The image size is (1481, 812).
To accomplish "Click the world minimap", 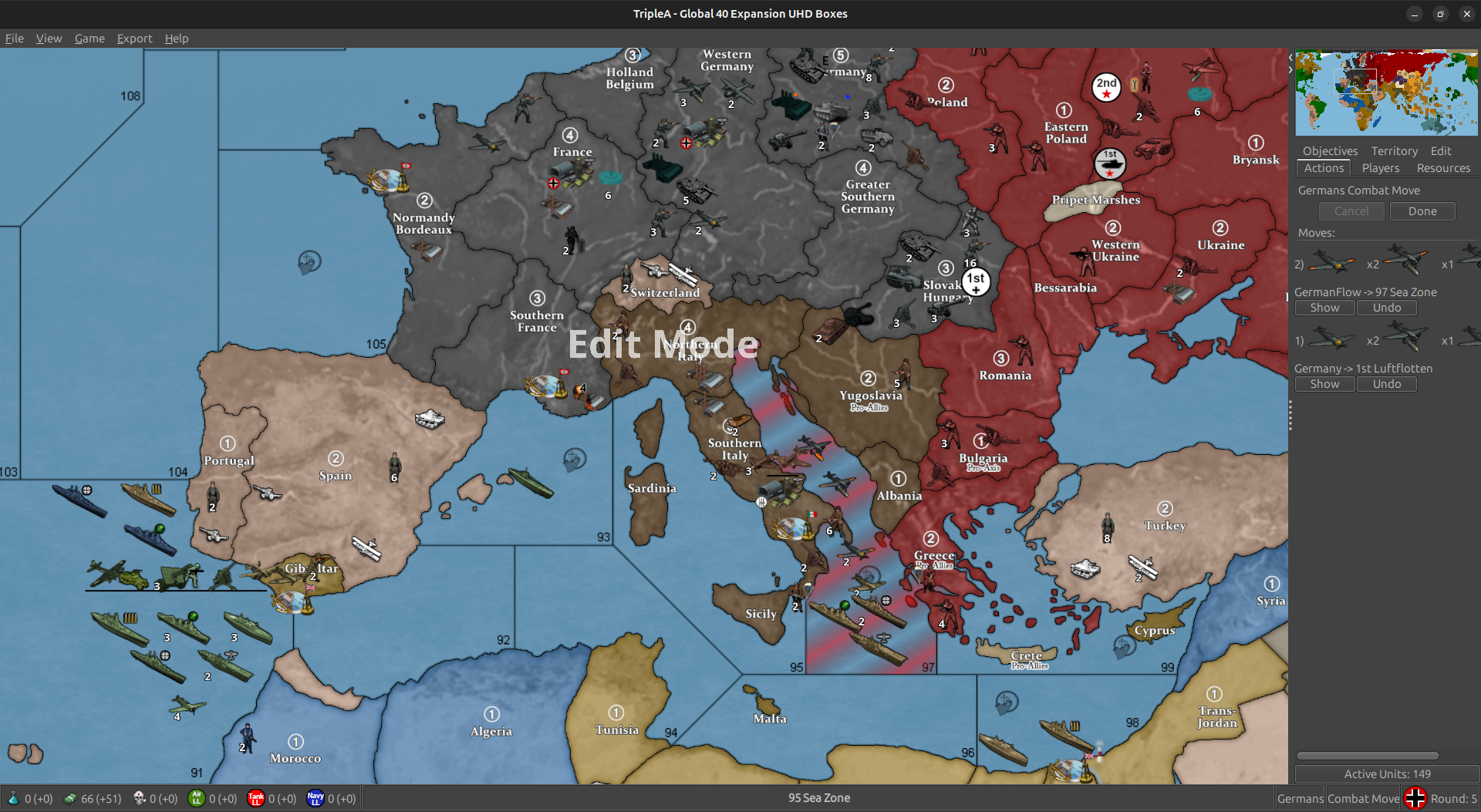I will (x=1386, y=93).
